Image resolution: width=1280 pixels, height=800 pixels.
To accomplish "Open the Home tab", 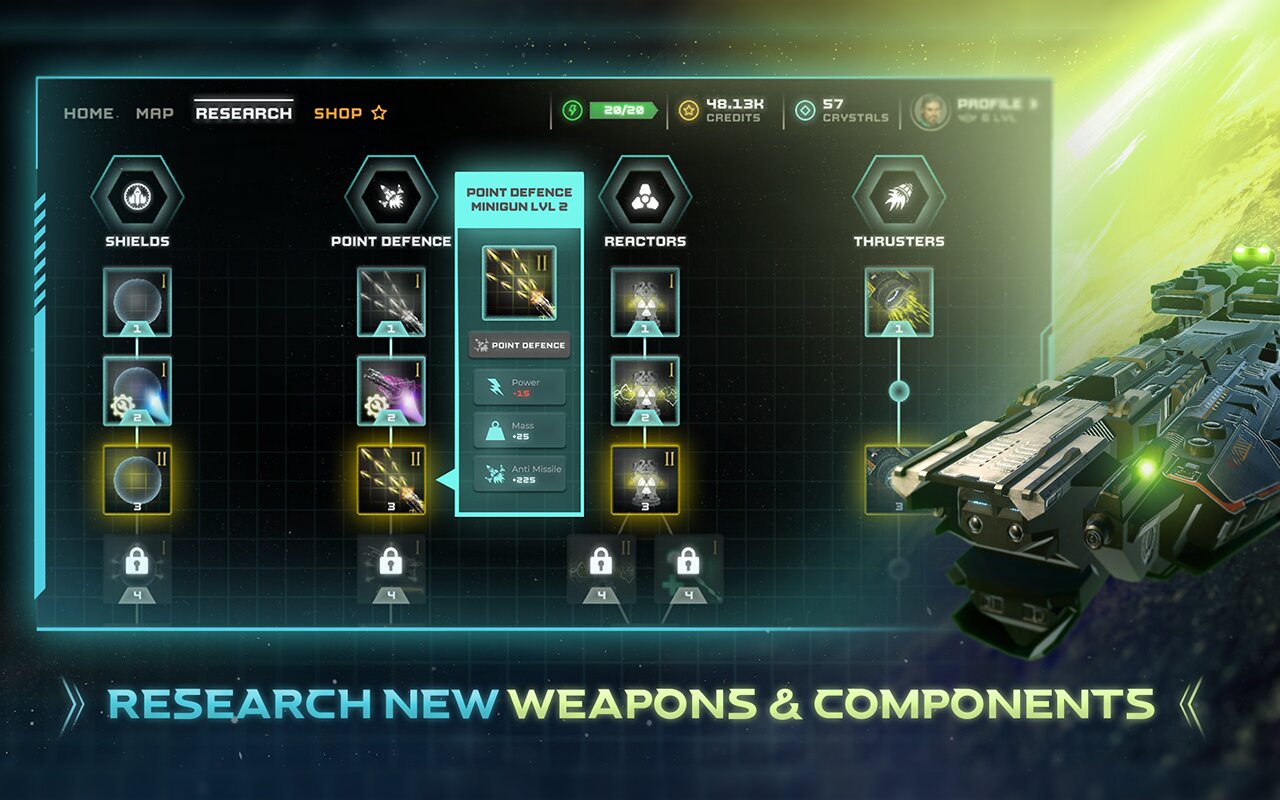I will pos(89,113).
